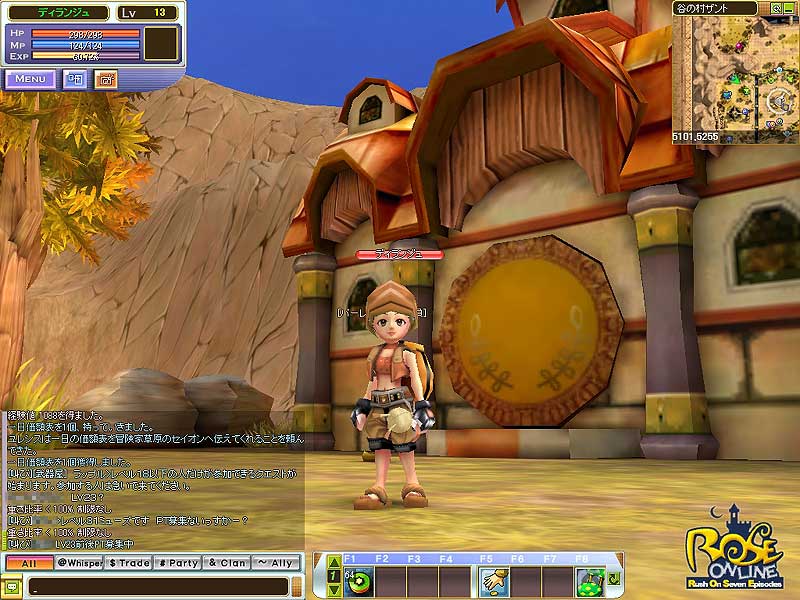
Task: Click the orange icon right of Menu
Action: [106, 79]
